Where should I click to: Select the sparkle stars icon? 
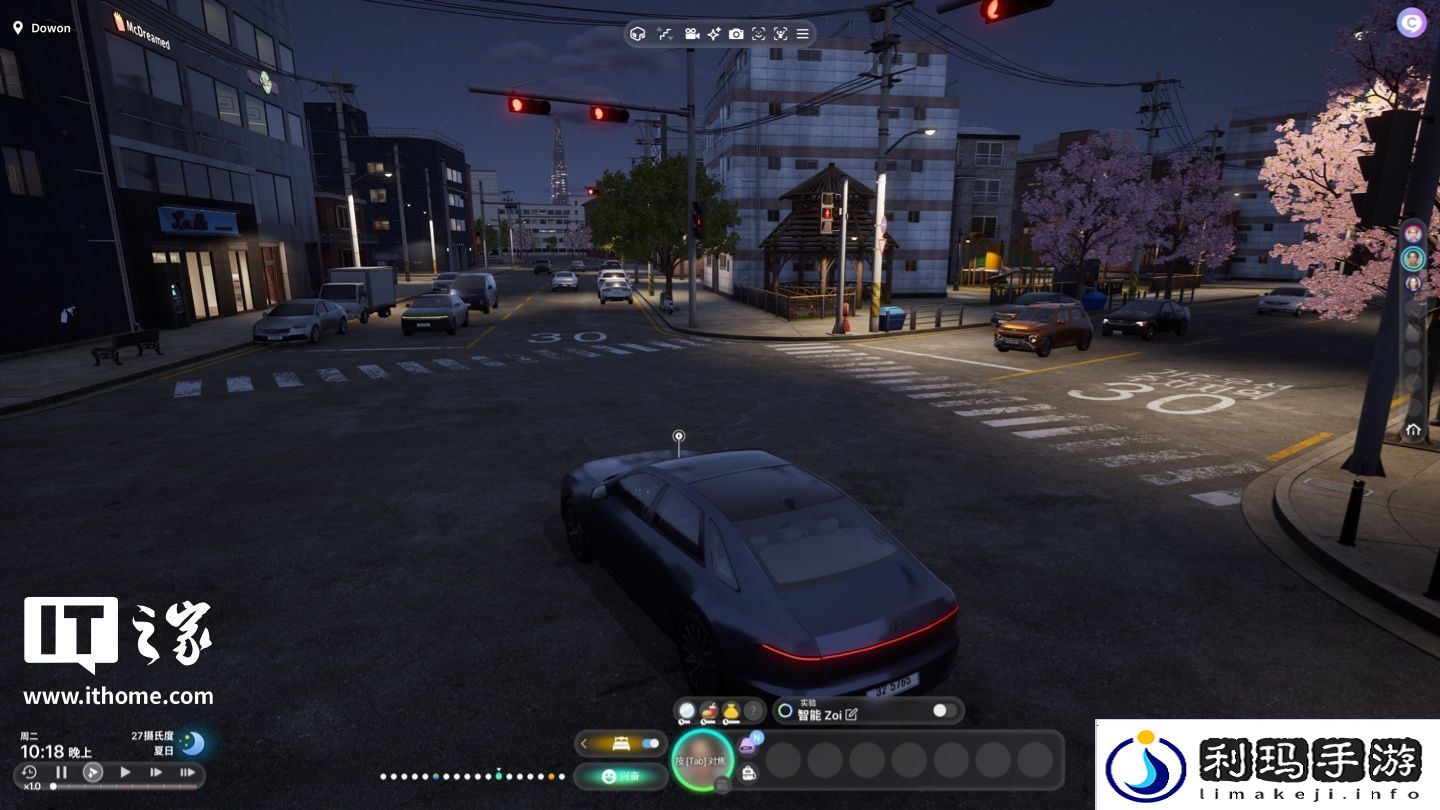pyautogui.click(x=714, y=34)
